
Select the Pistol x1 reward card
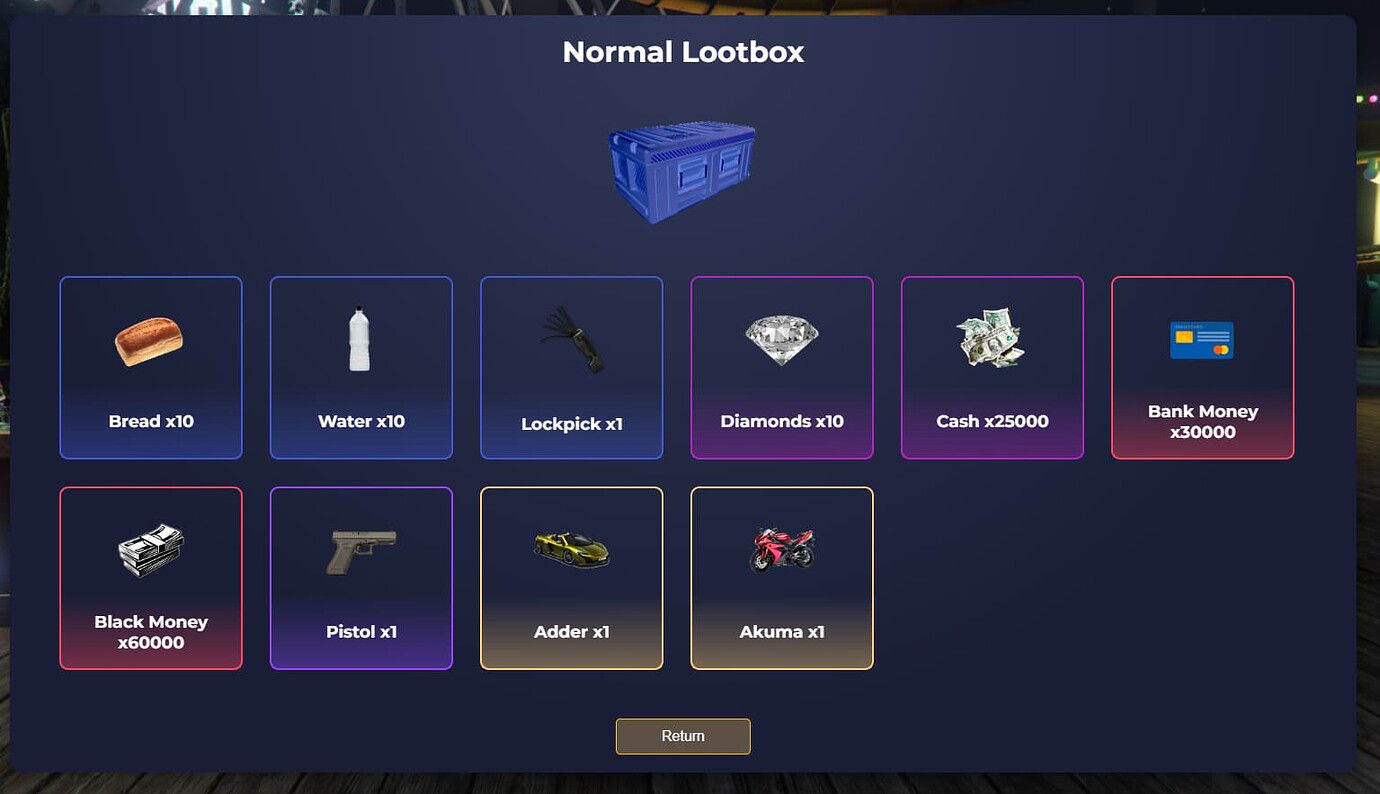point(361,578)
